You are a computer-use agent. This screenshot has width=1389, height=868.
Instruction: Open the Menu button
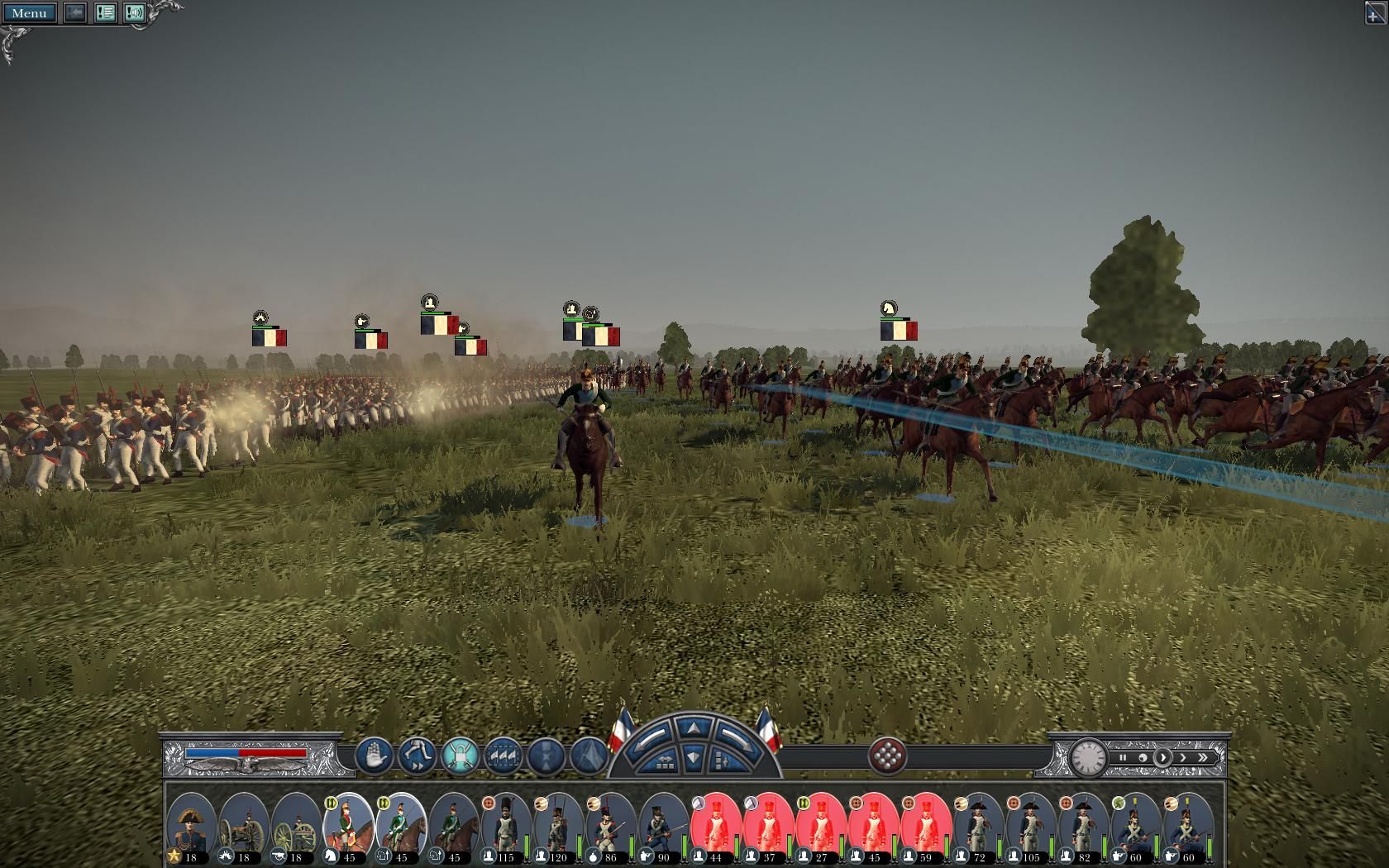point(30,13)
